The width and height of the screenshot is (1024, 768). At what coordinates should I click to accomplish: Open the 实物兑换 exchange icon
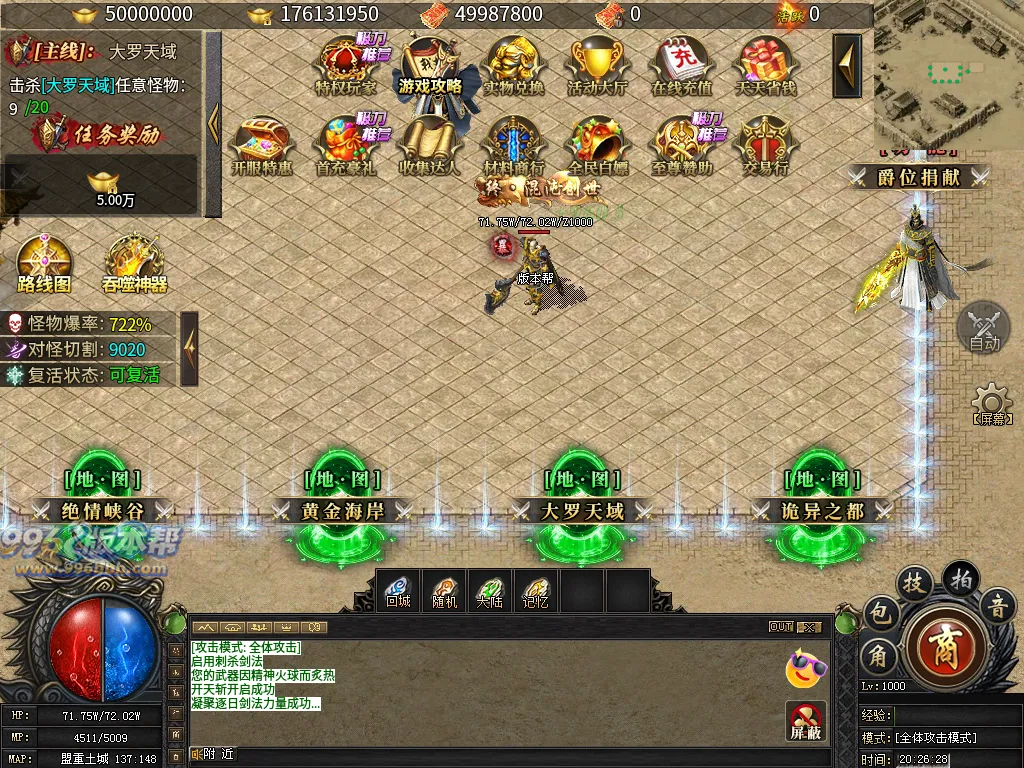coord(514,66)
